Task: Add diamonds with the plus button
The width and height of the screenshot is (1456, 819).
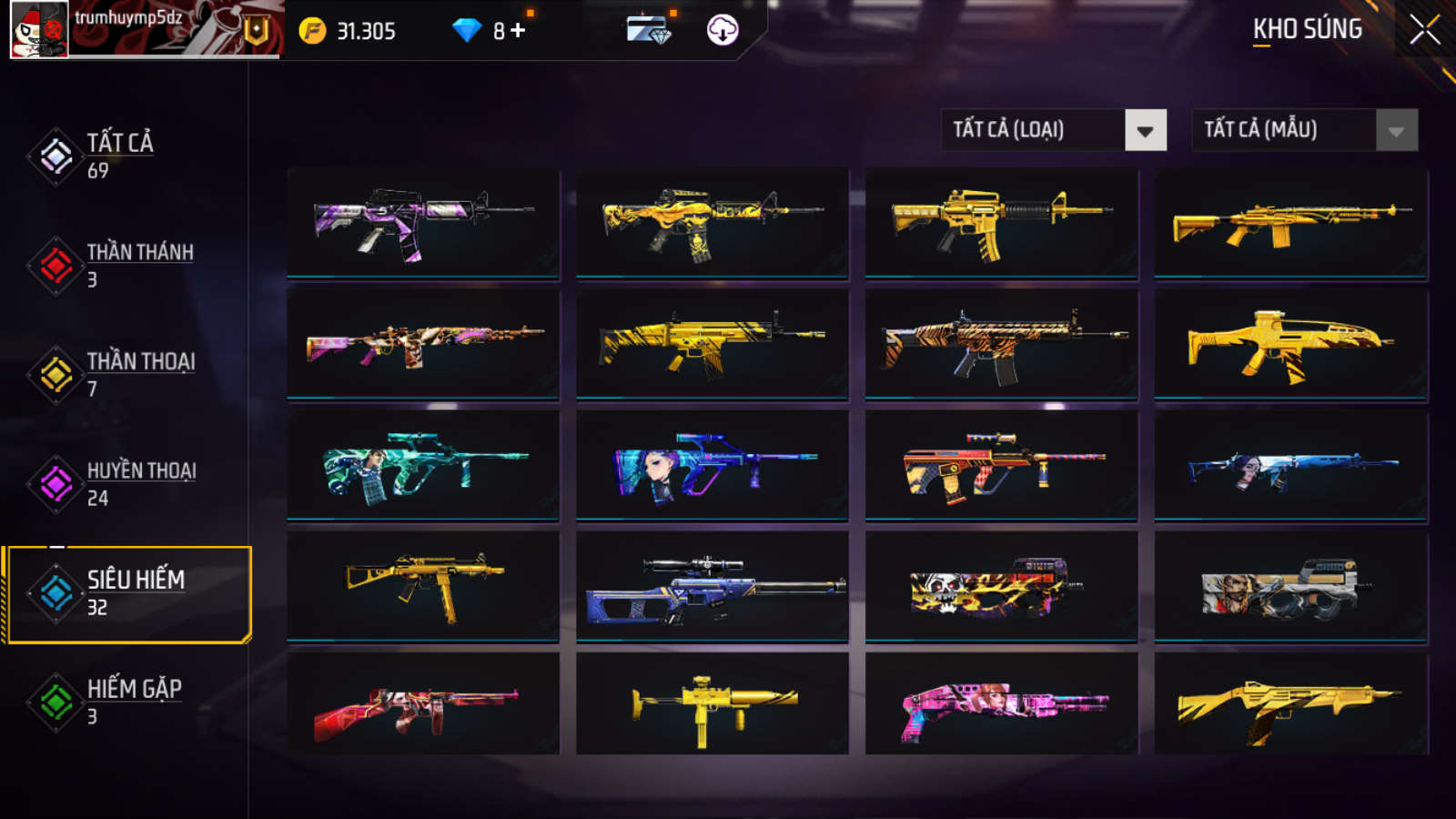Action: tap(518, 31)
